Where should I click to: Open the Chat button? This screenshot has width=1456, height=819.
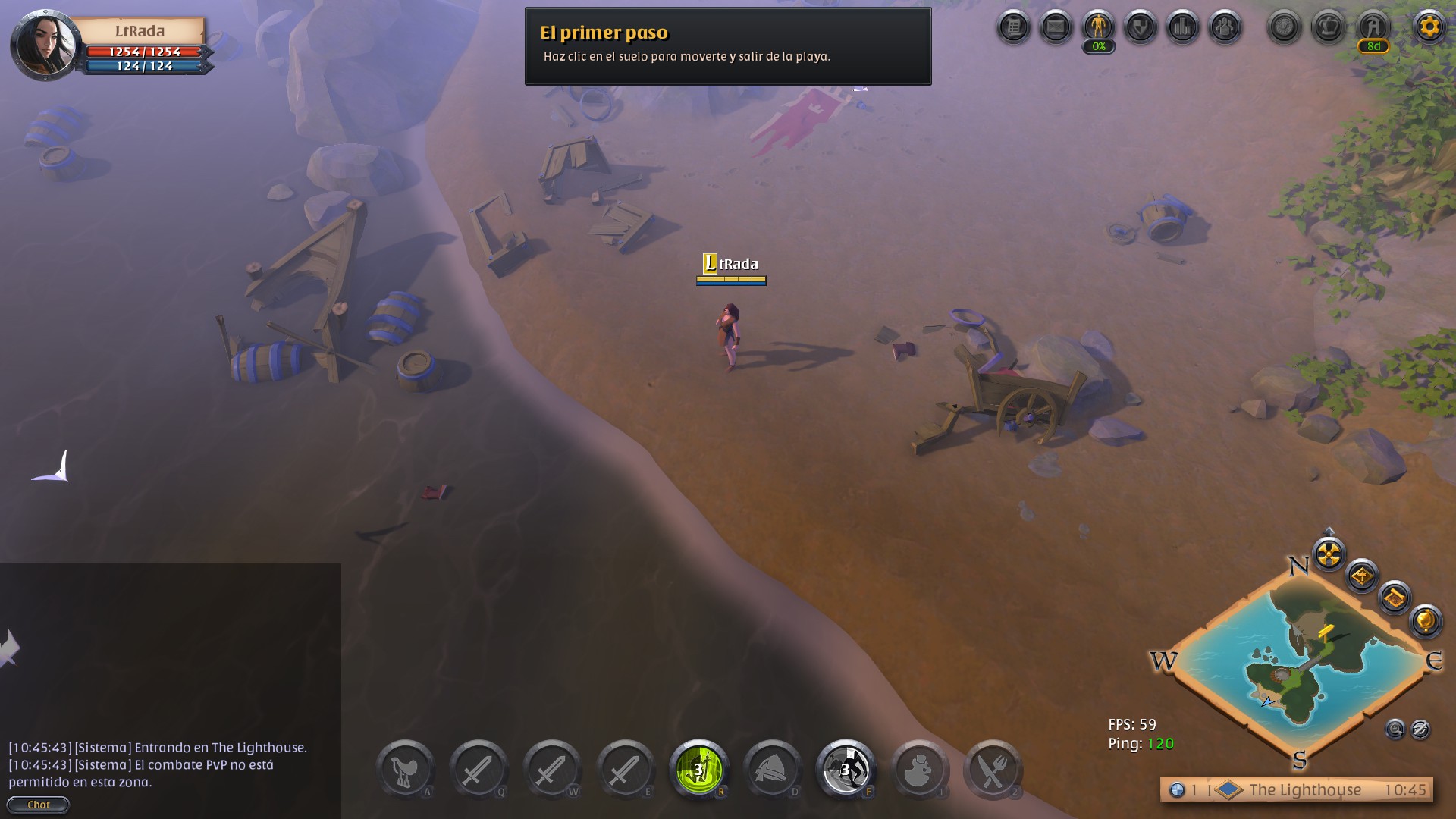tap(39, 805)
